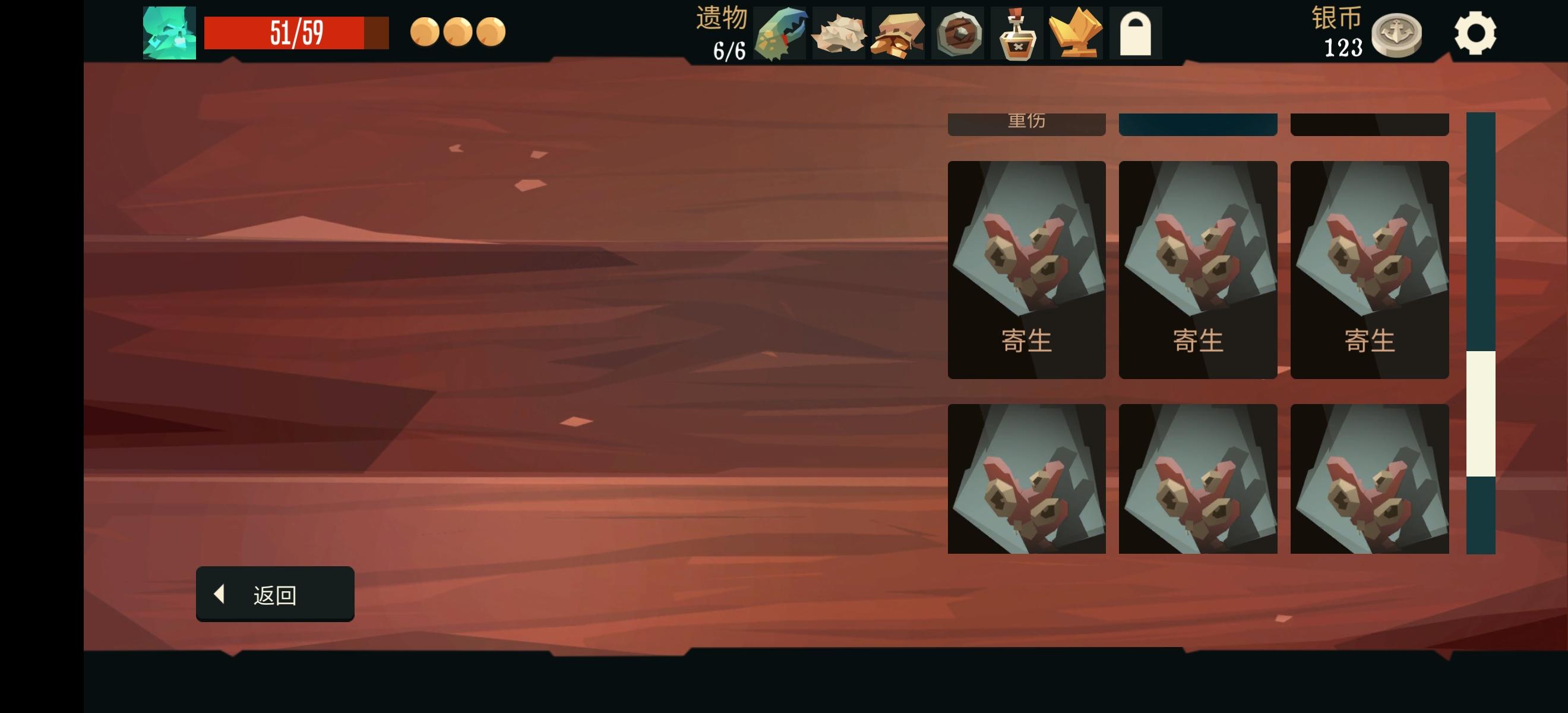This screenshot has height=713, width=1568.
Task: Select the middle 寄生 card
Action: point(1198,268)
